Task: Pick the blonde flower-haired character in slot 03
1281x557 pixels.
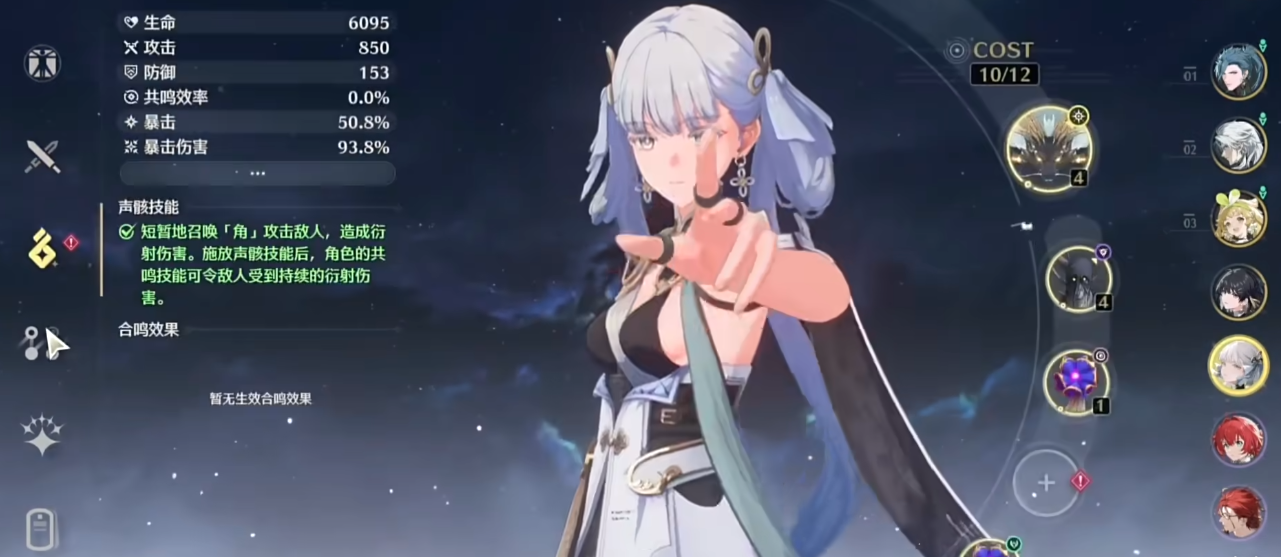Action: (1239, 219)
